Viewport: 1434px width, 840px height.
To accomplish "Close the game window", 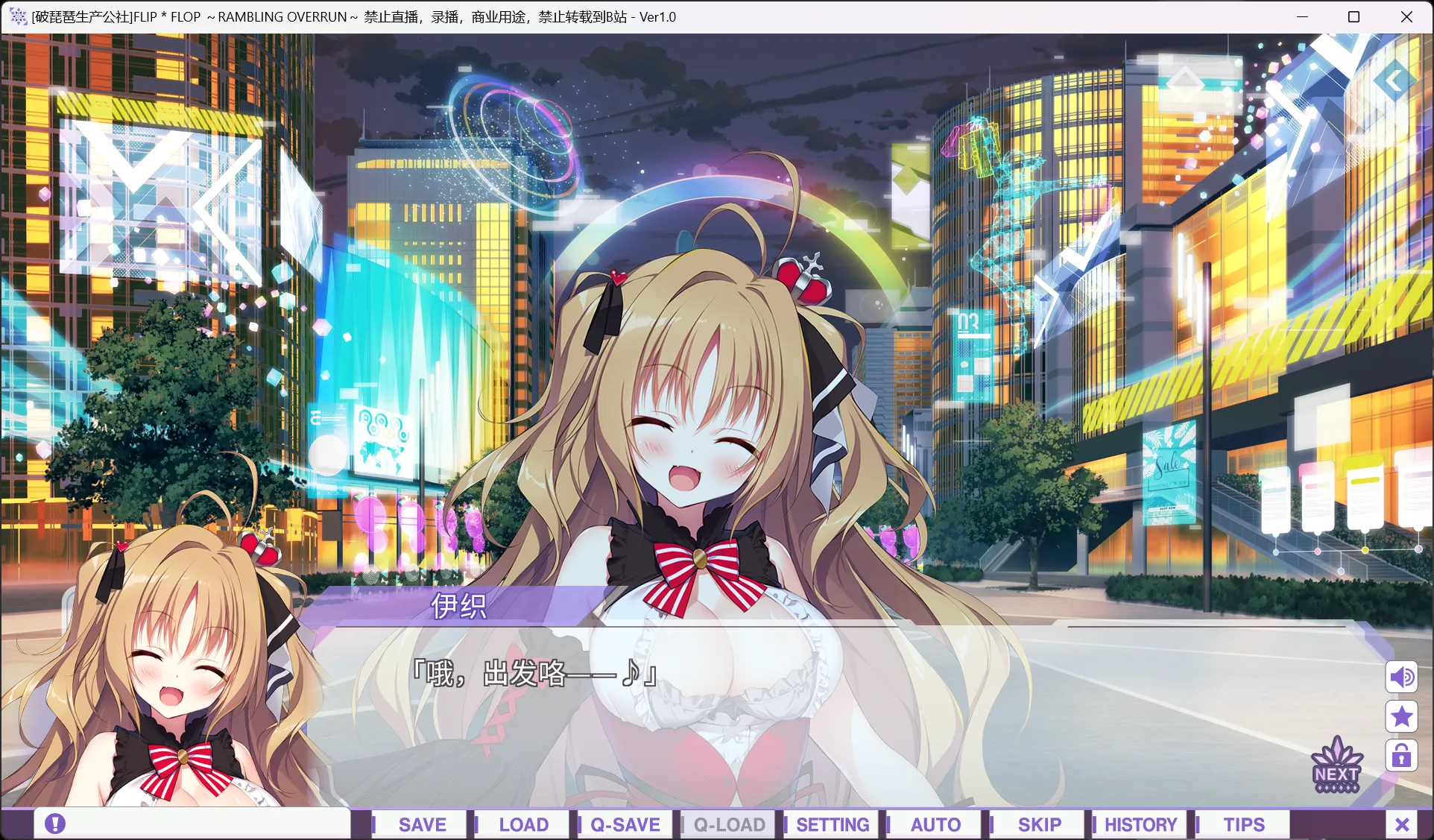I will pos(1406,16).
